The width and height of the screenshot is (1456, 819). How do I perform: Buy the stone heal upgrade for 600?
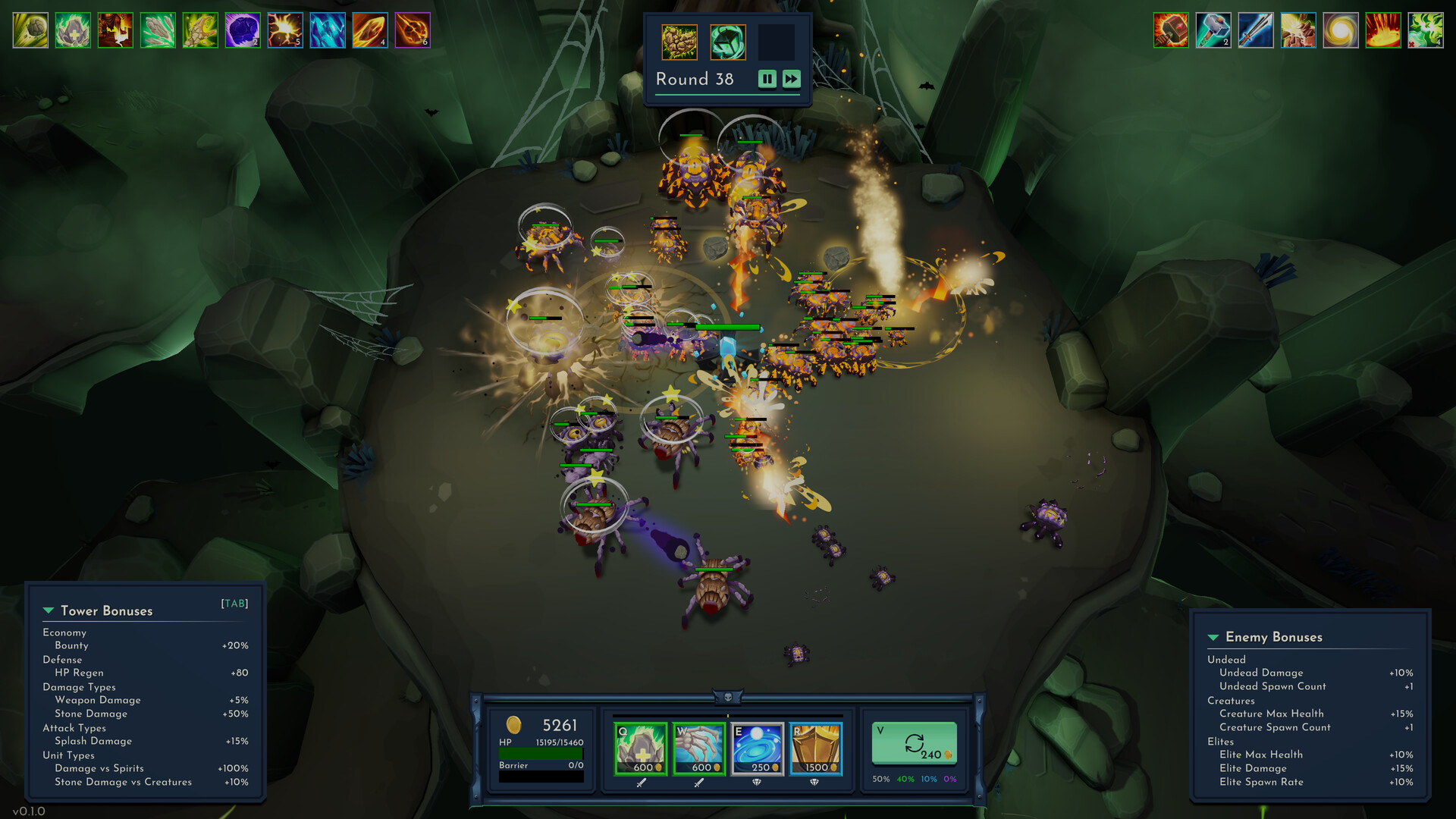point(640,748)
